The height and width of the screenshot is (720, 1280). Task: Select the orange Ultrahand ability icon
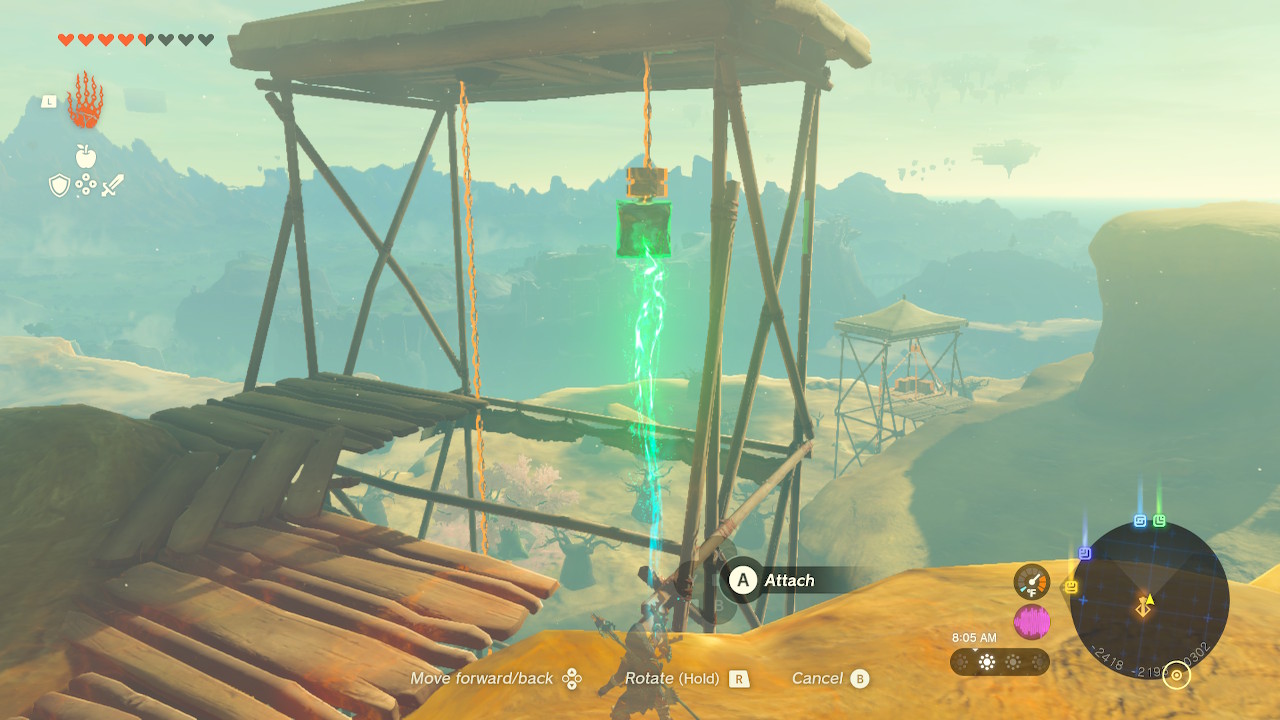85,101
